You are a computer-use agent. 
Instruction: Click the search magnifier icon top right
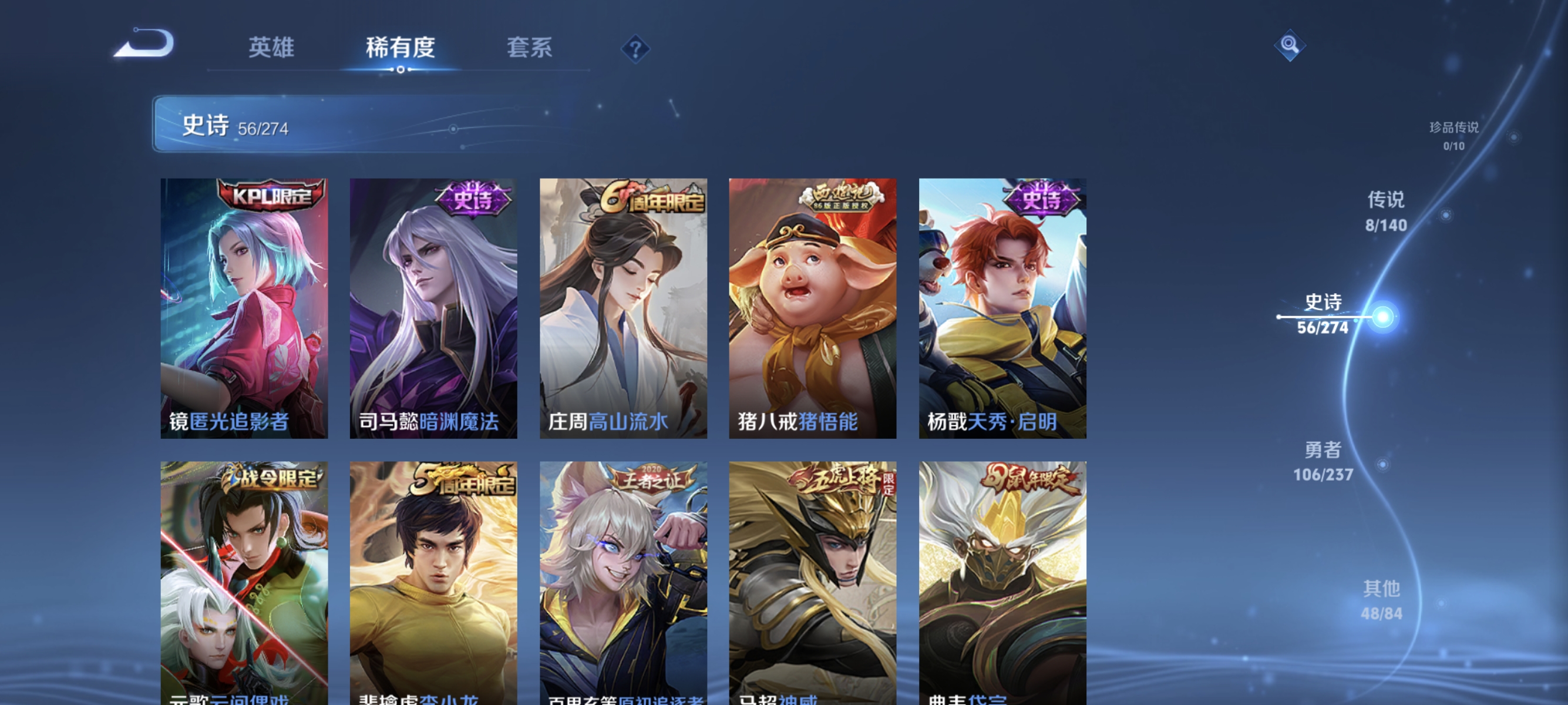[x=1290, y=45]
